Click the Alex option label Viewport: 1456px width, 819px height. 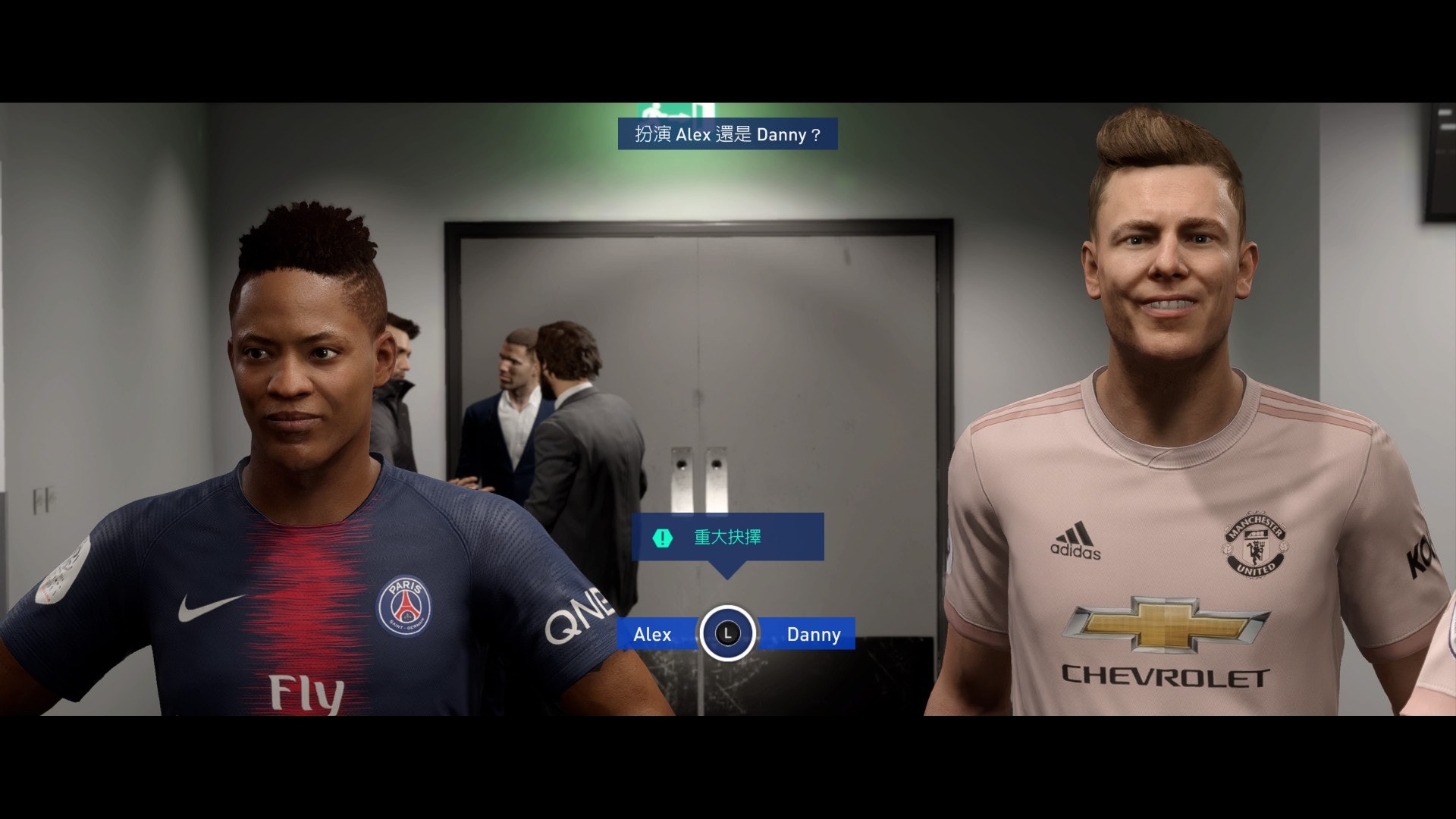(x=653, y=635)
